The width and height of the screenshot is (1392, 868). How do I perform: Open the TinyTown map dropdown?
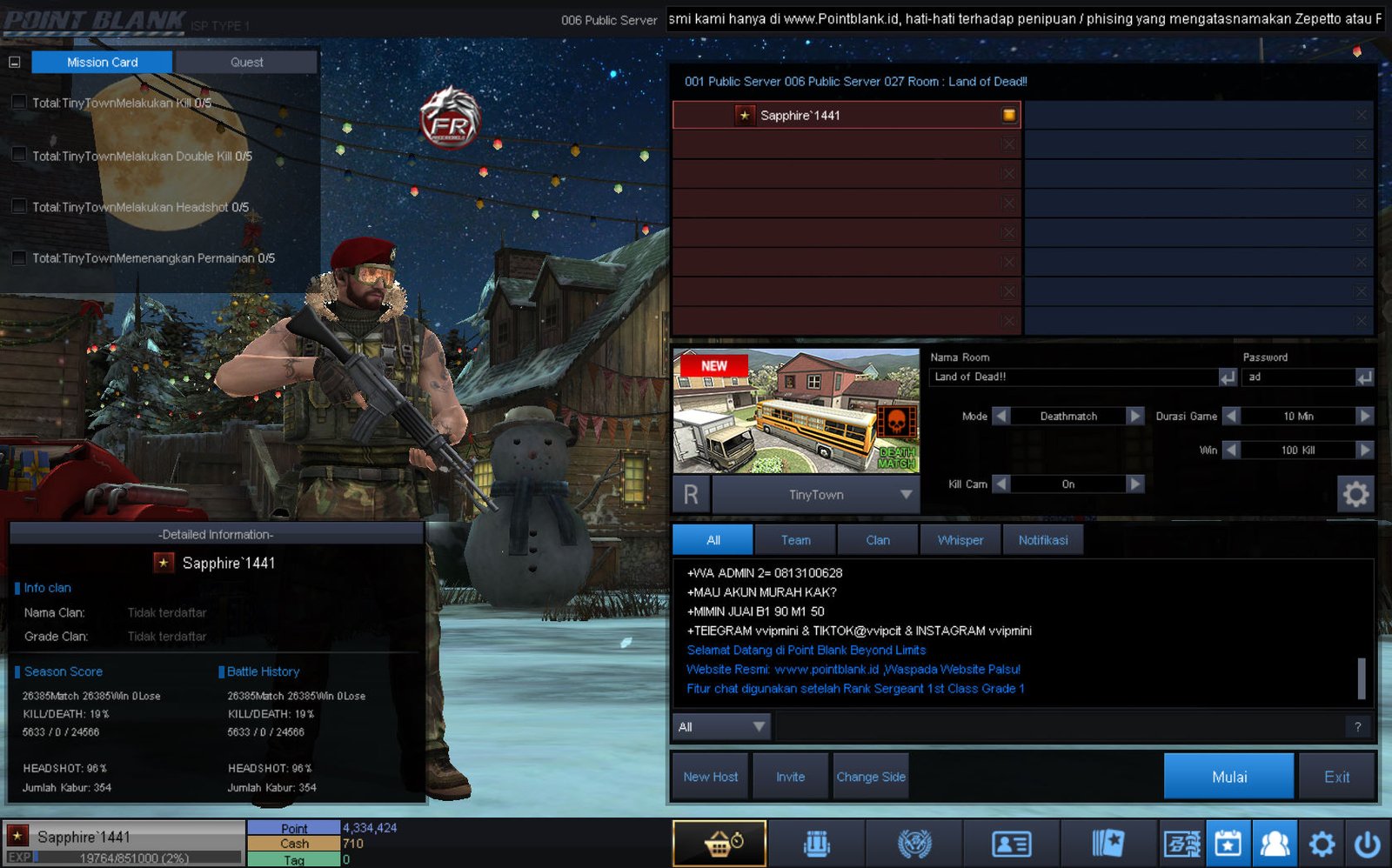(906, 495)
